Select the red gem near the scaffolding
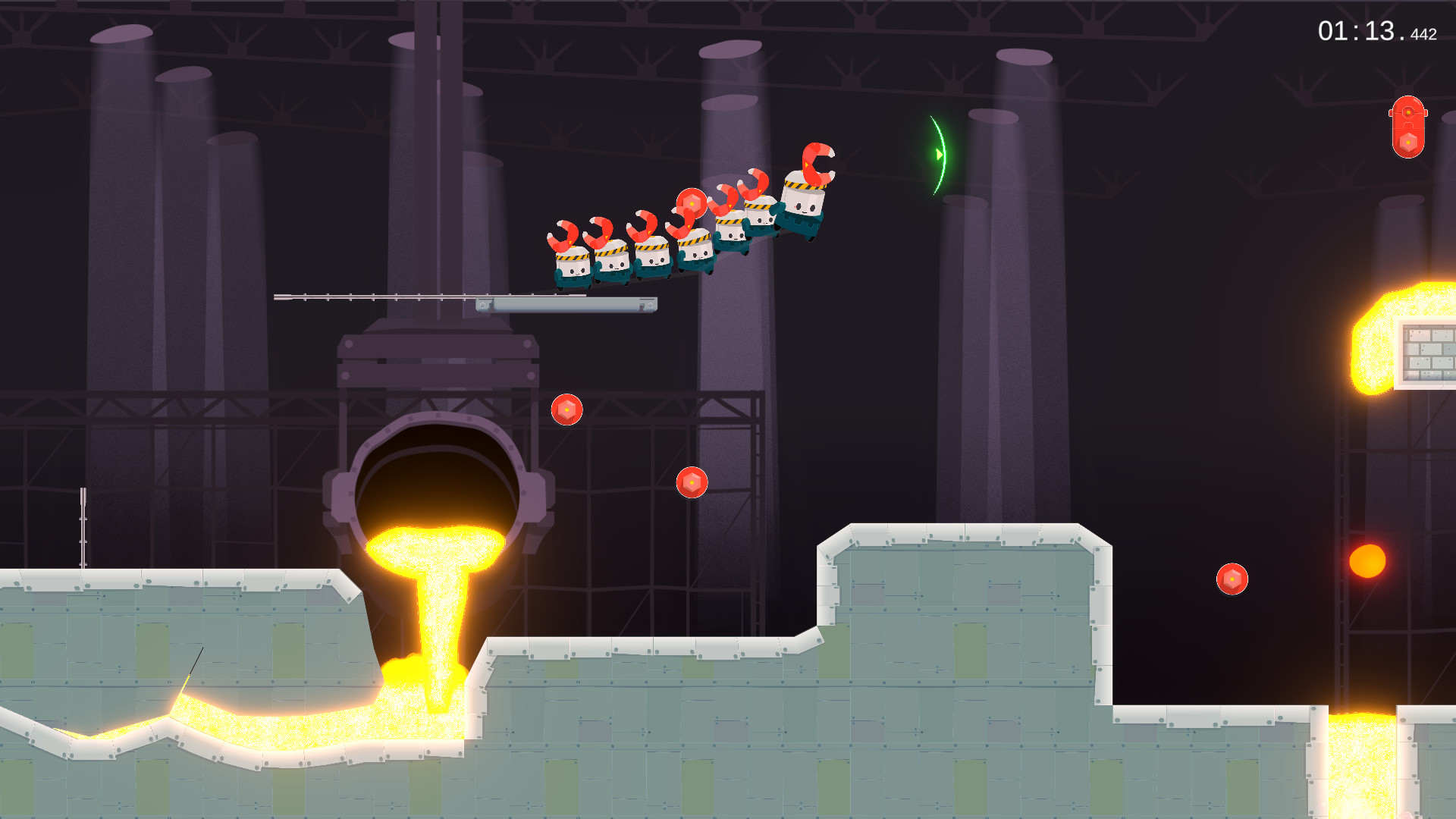Viewport: 1456px width, 819px height. point(692,482)
